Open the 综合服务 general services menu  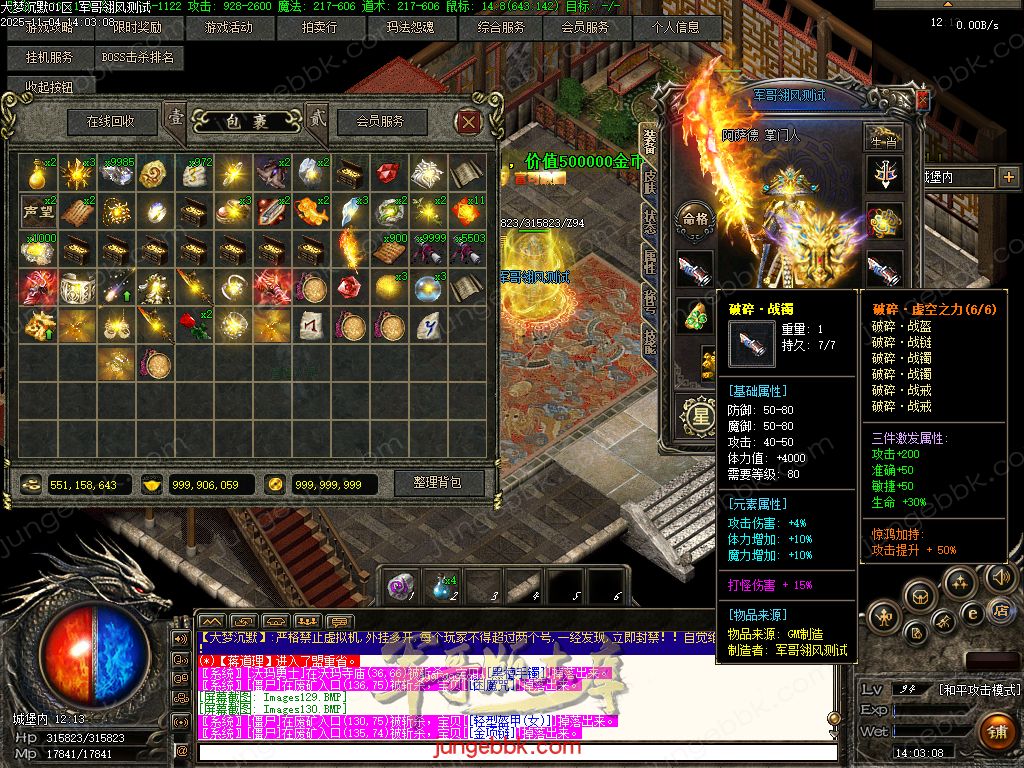coord(501,27)
